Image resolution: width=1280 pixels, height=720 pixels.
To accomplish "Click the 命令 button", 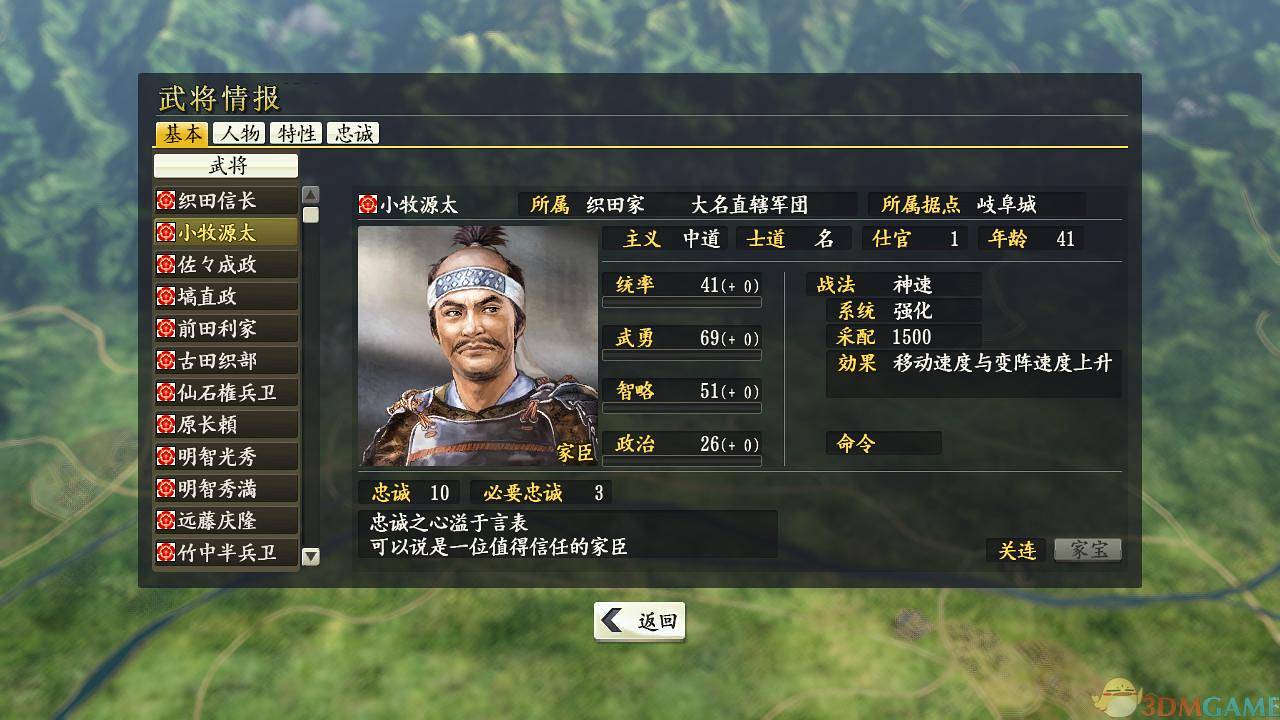I will click(x=881, y=442).
